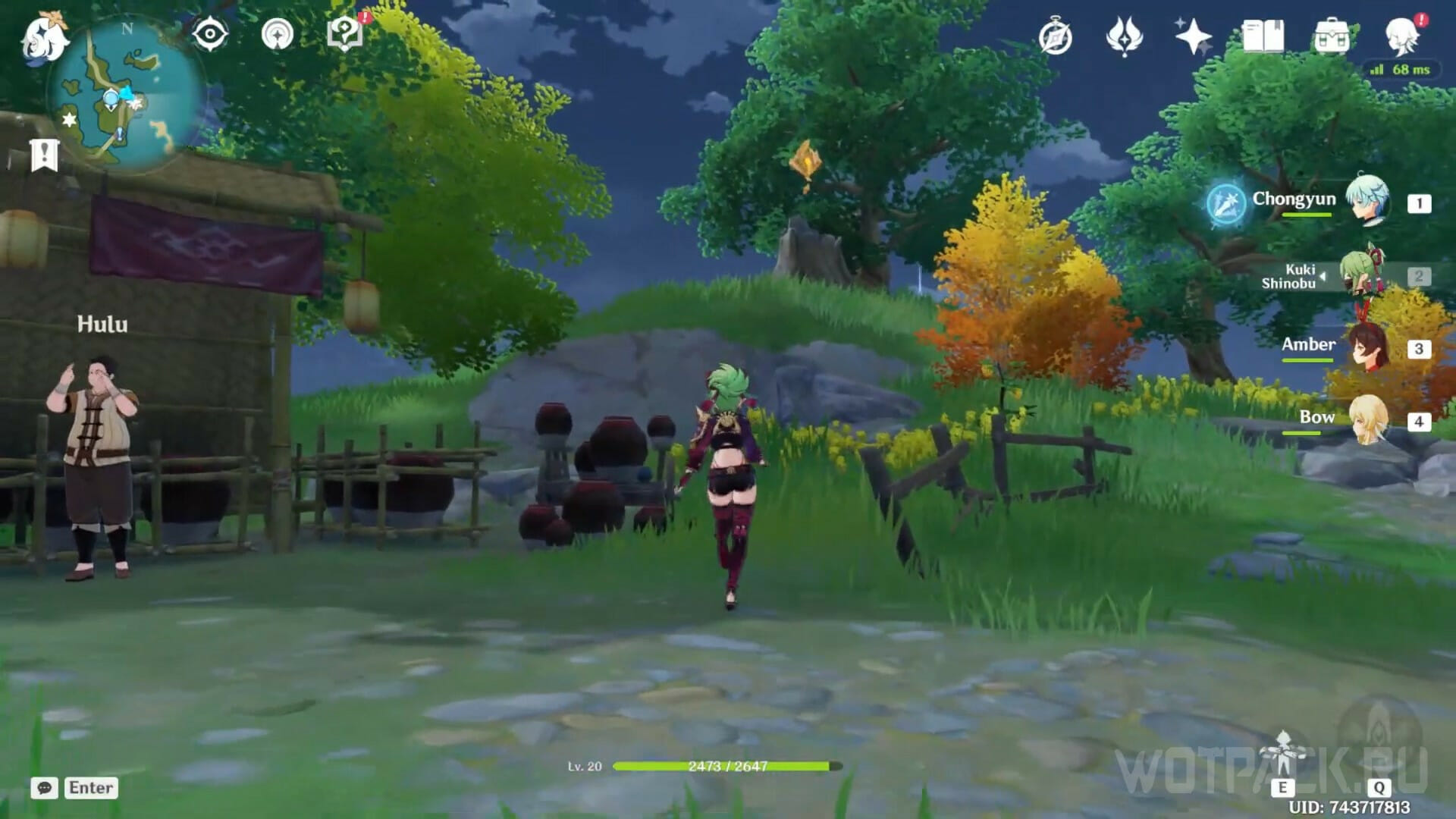Open the Battle Pass winged icon
The width and height of the screenshot is (1456, 819).
pyautogui.click(x=1124, y=37)
